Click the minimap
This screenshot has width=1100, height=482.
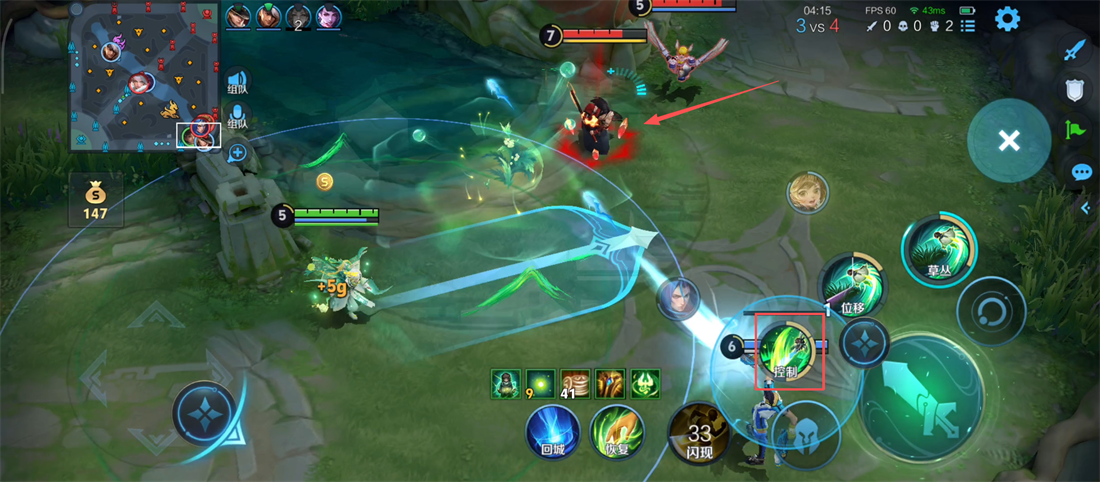click(x=145, y=76)
